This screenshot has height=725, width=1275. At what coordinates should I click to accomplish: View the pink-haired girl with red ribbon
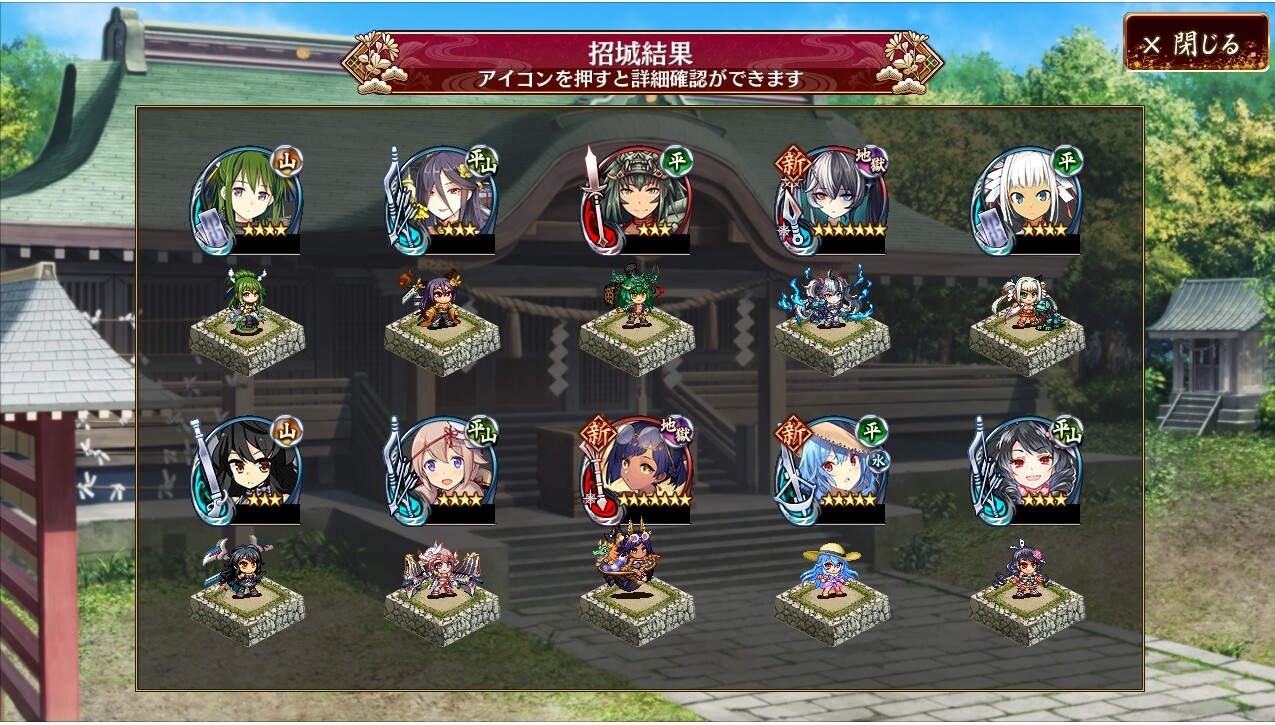[442, 470]
